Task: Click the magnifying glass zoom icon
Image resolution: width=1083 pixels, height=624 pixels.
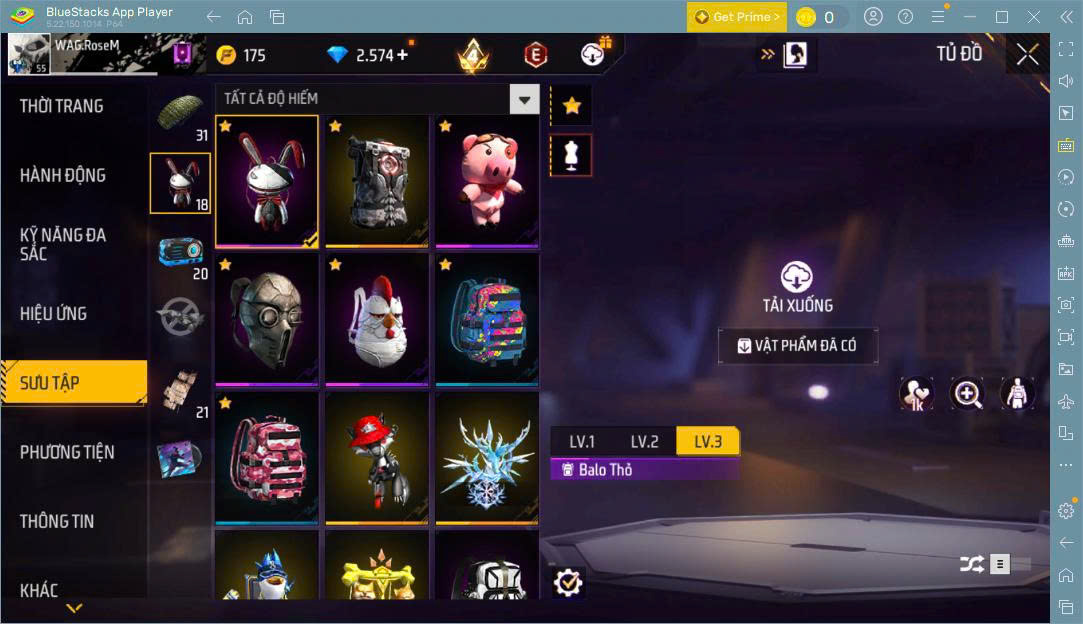Action: click(x=967, y=393)
